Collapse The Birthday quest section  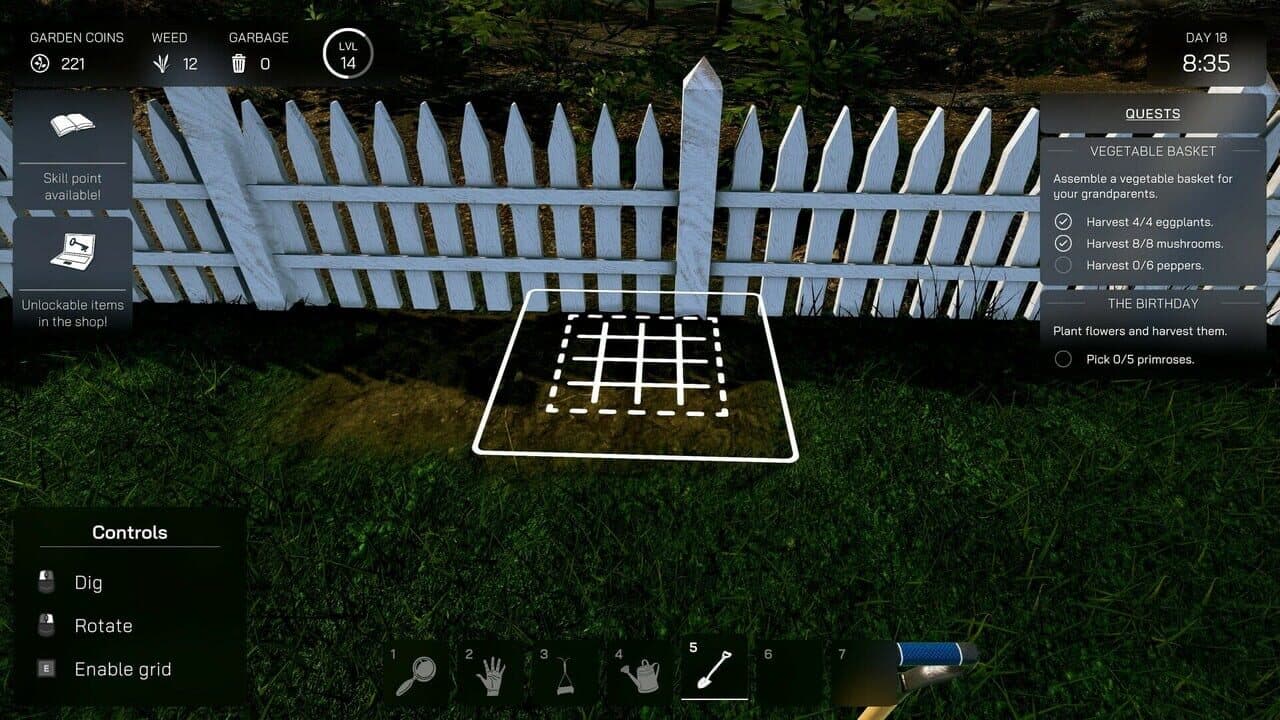(1152, 303)
